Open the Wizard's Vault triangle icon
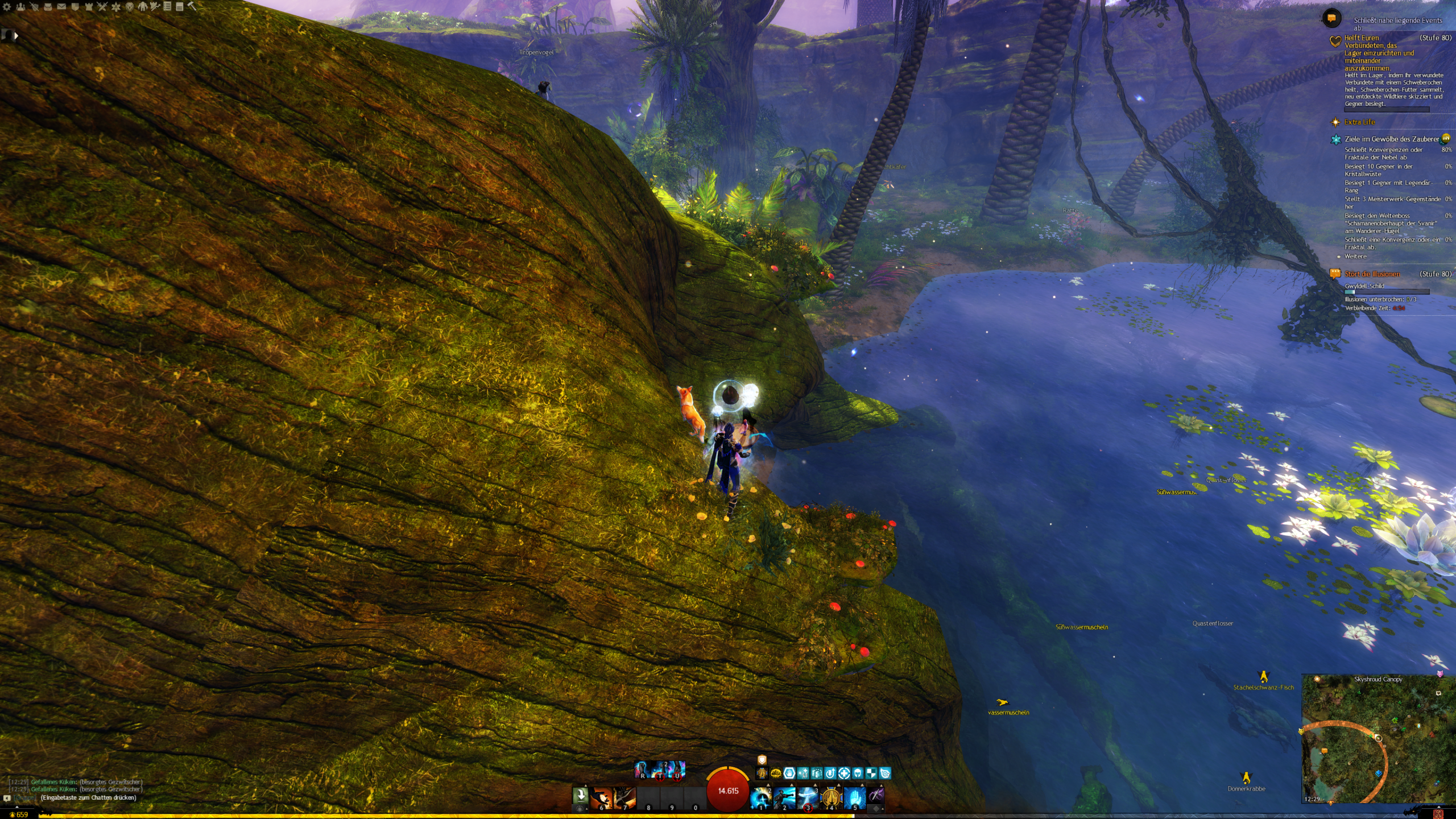Viewport: 1456px width, 819px height. pyautogui.click(x=116, y=7)
